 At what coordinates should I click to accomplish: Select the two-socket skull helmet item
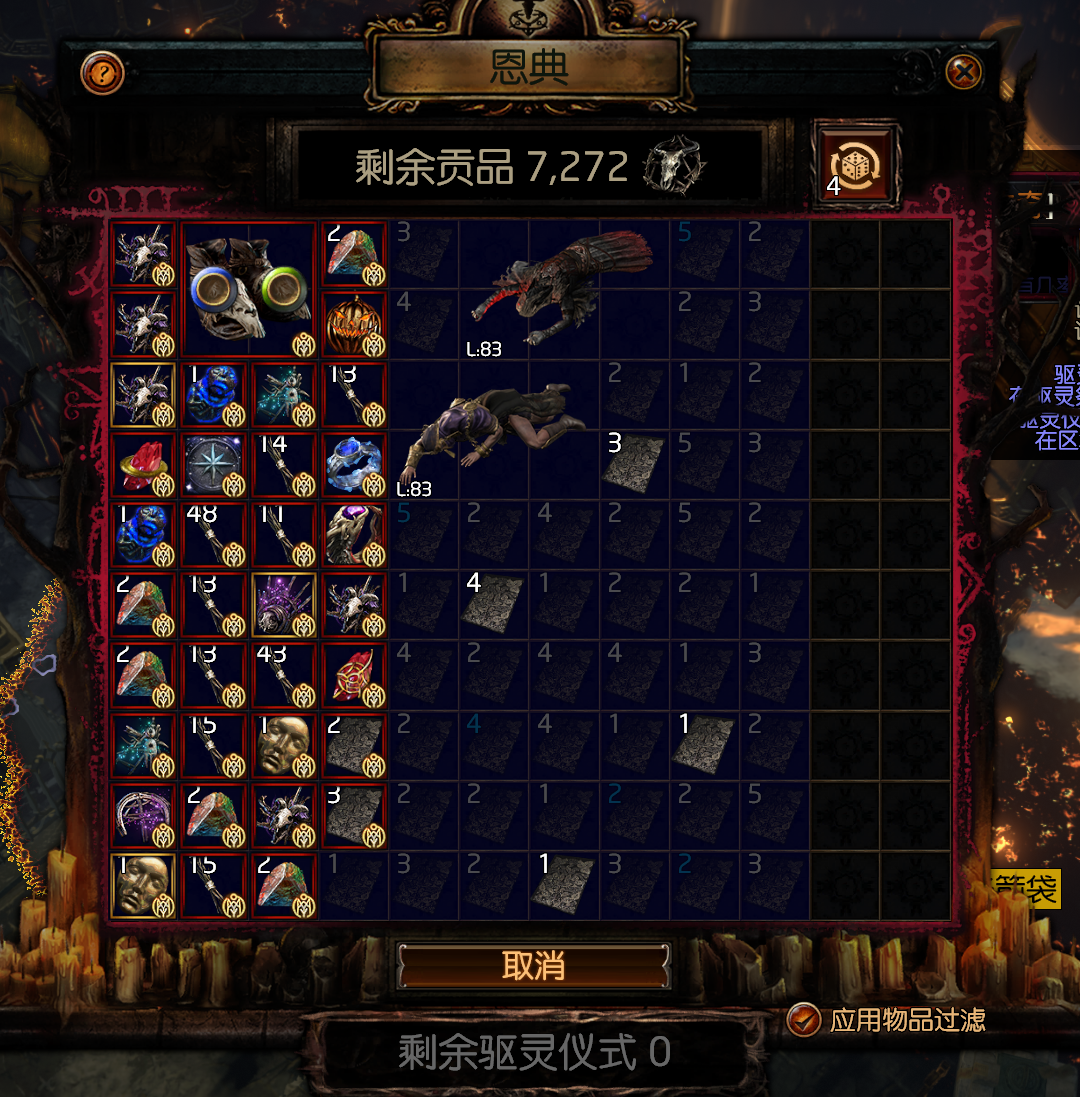(248, 290)
